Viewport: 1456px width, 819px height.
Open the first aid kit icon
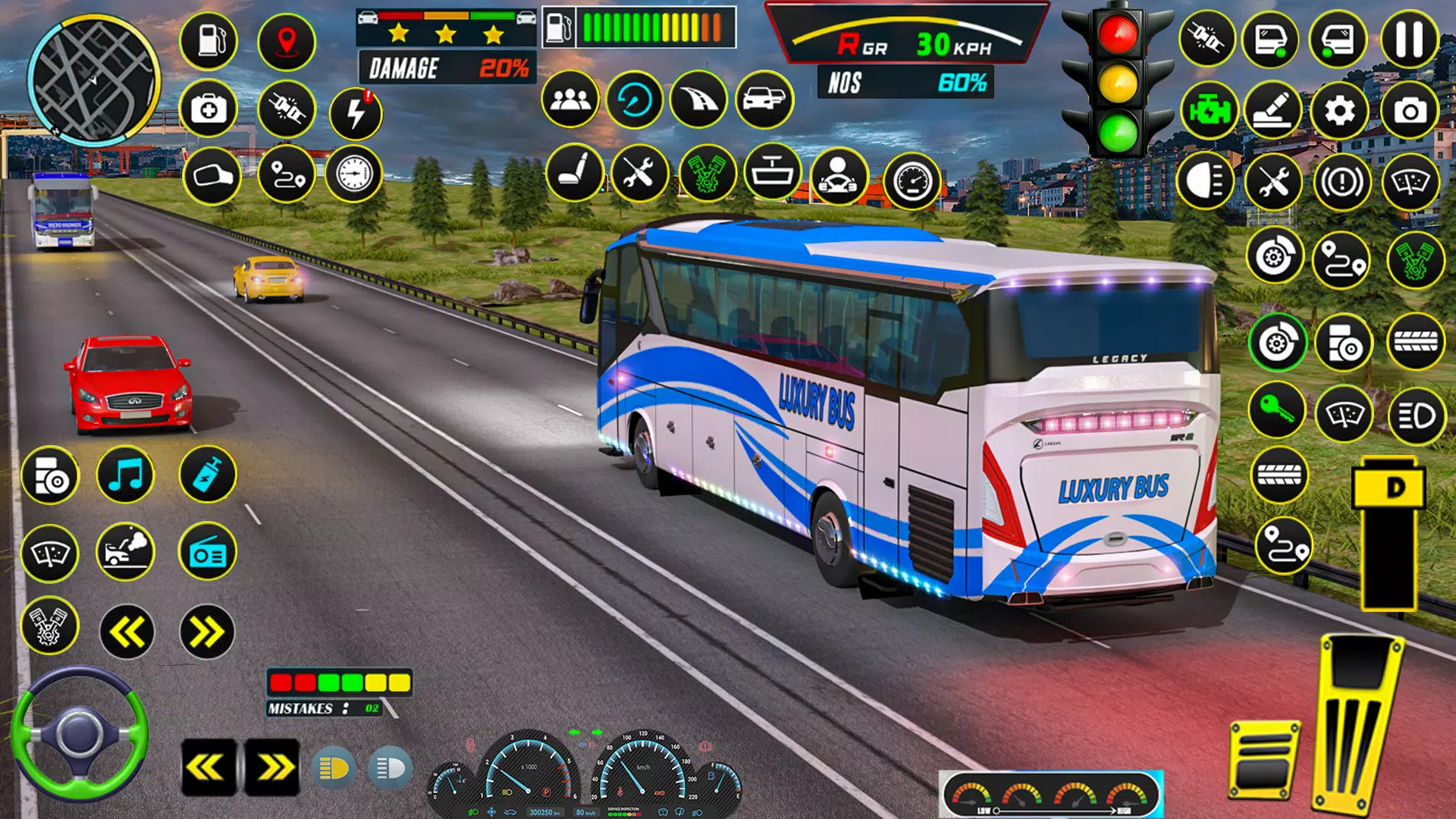coord(209,109)
